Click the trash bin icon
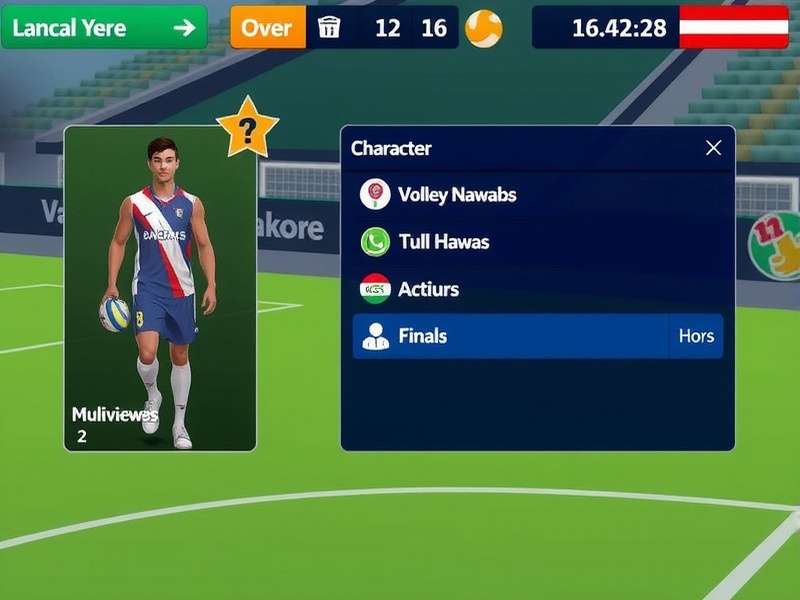The height and width of the screenshot is (600, 800). (329, 27)
